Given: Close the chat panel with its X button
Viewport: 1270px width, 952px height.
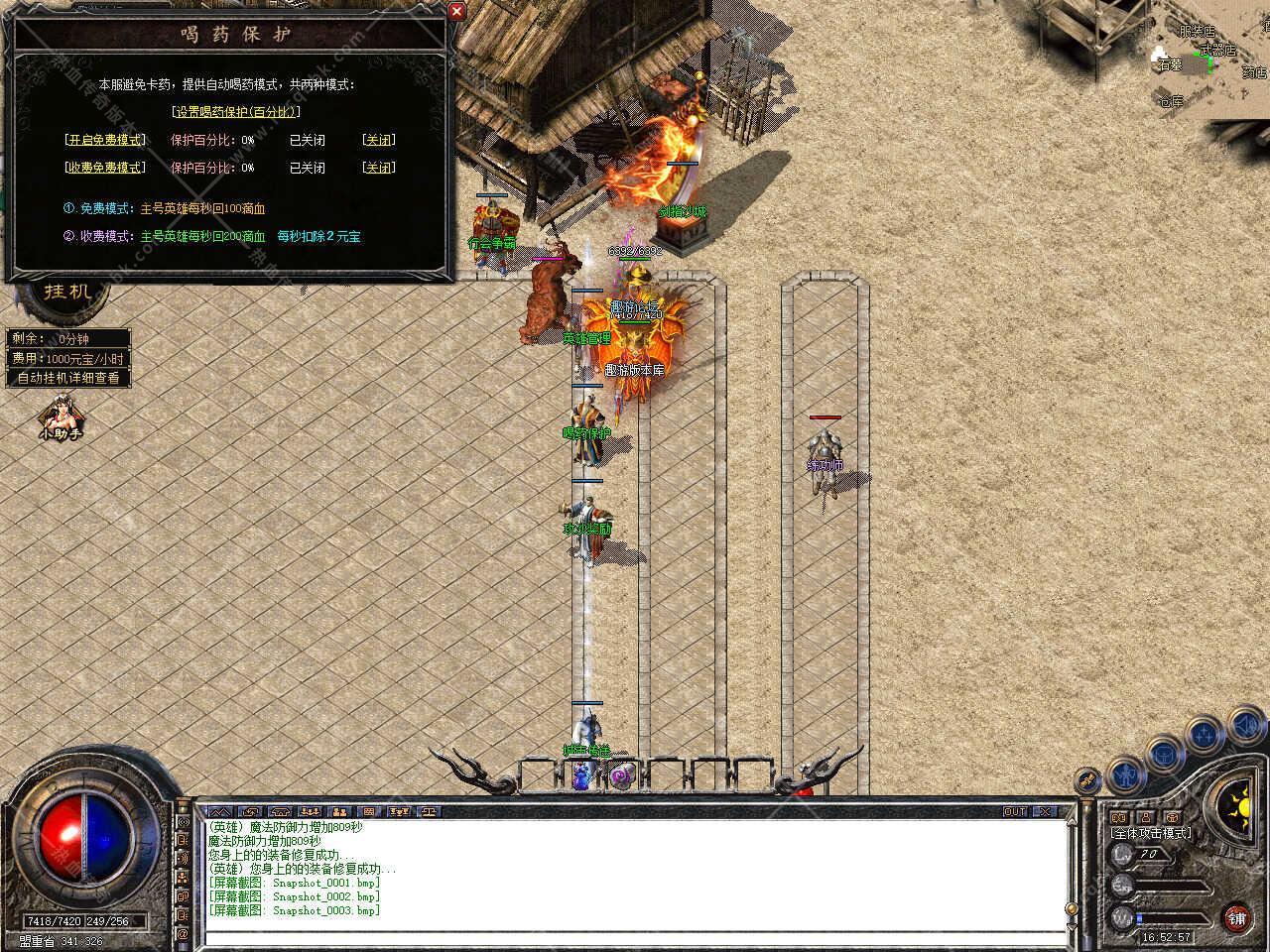Looking at the screenshot, I should pyautogui.click(x=1044, y=811).
